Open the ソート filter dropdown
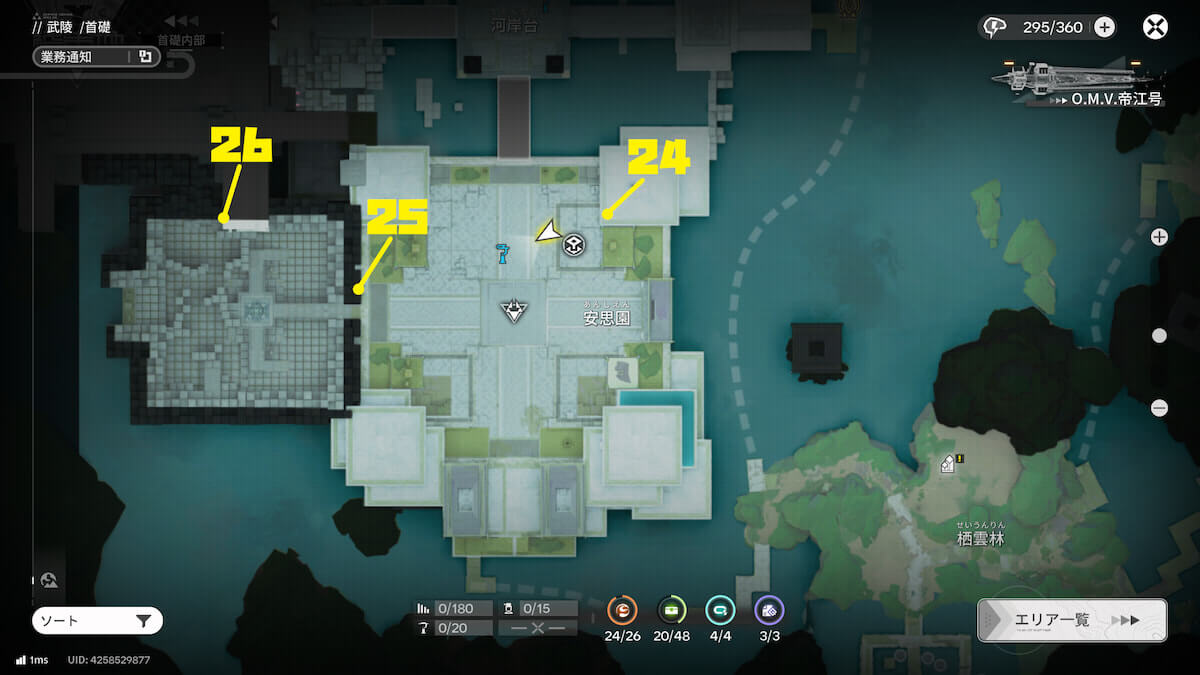 click(97, 621)
